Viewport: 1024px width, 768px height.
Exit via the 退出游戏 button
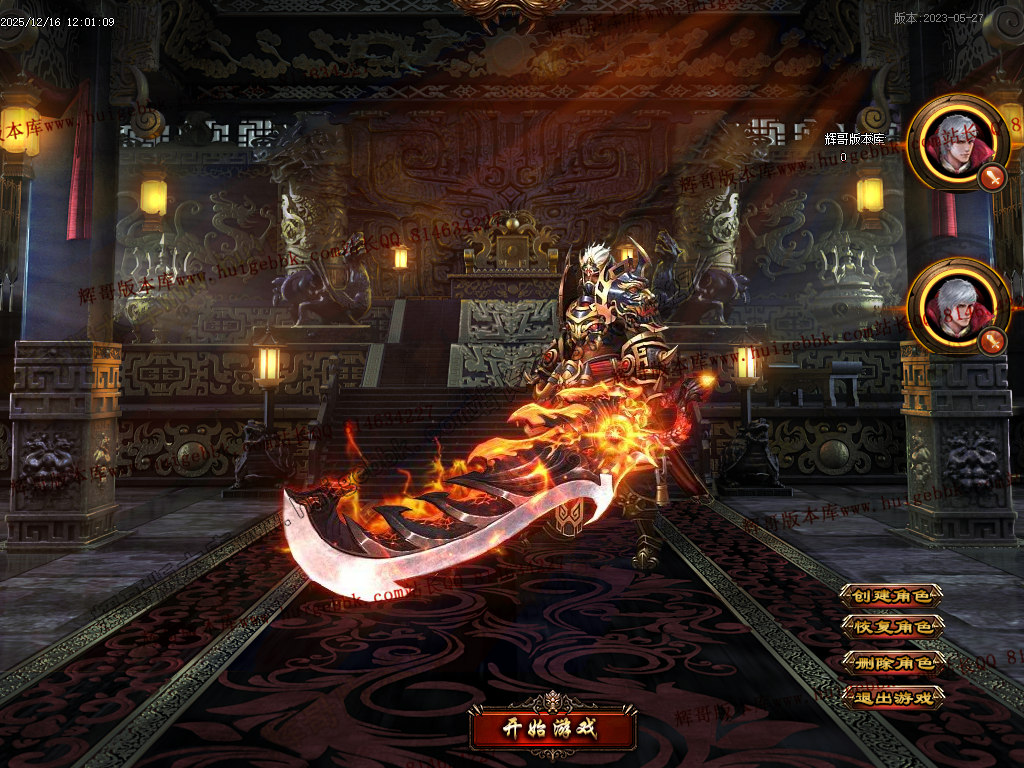pos(892,697)
